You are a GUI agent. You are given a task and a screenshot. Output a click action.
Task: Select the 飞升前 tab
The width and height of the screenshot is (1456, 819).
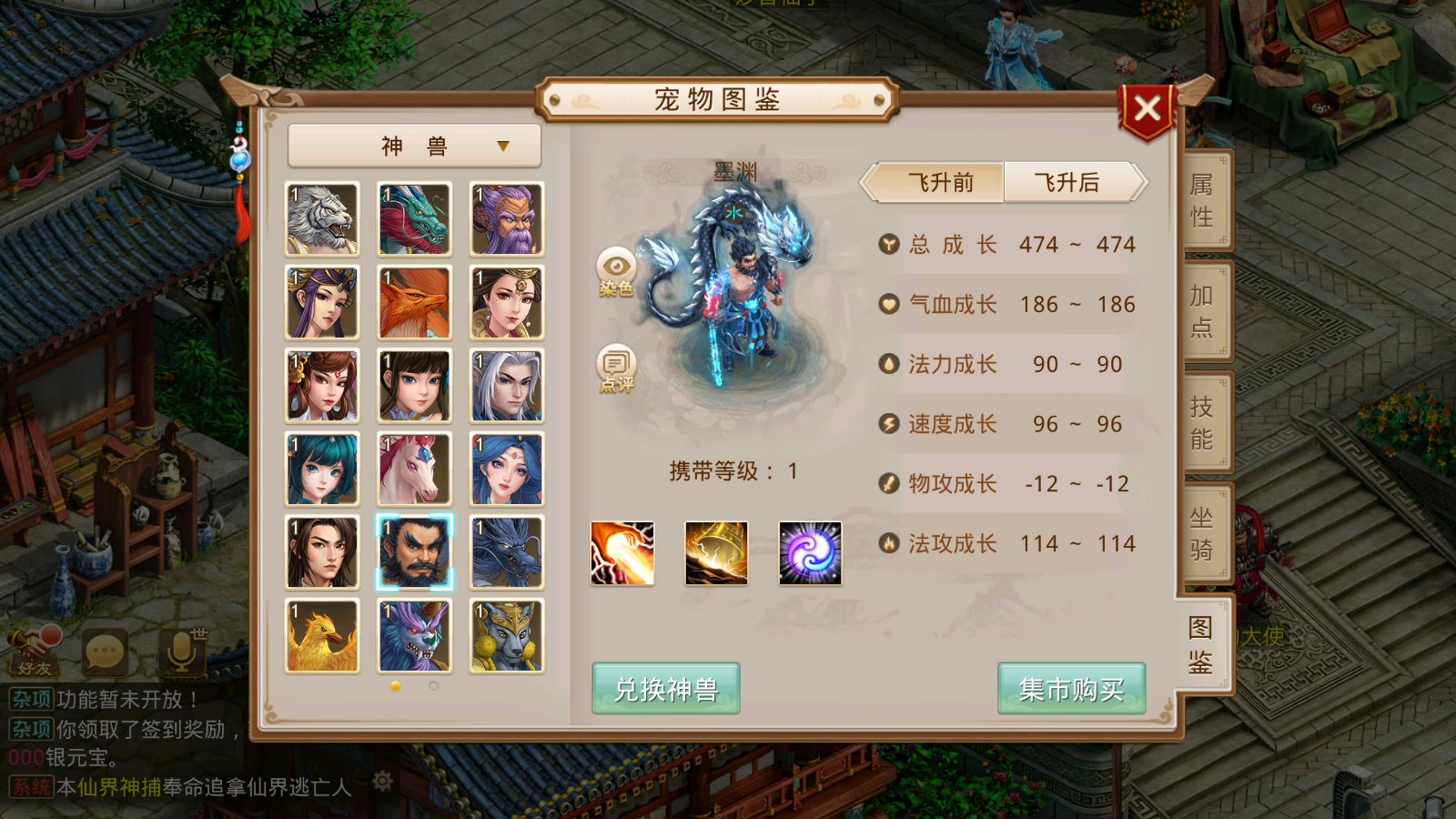(938, 183)
